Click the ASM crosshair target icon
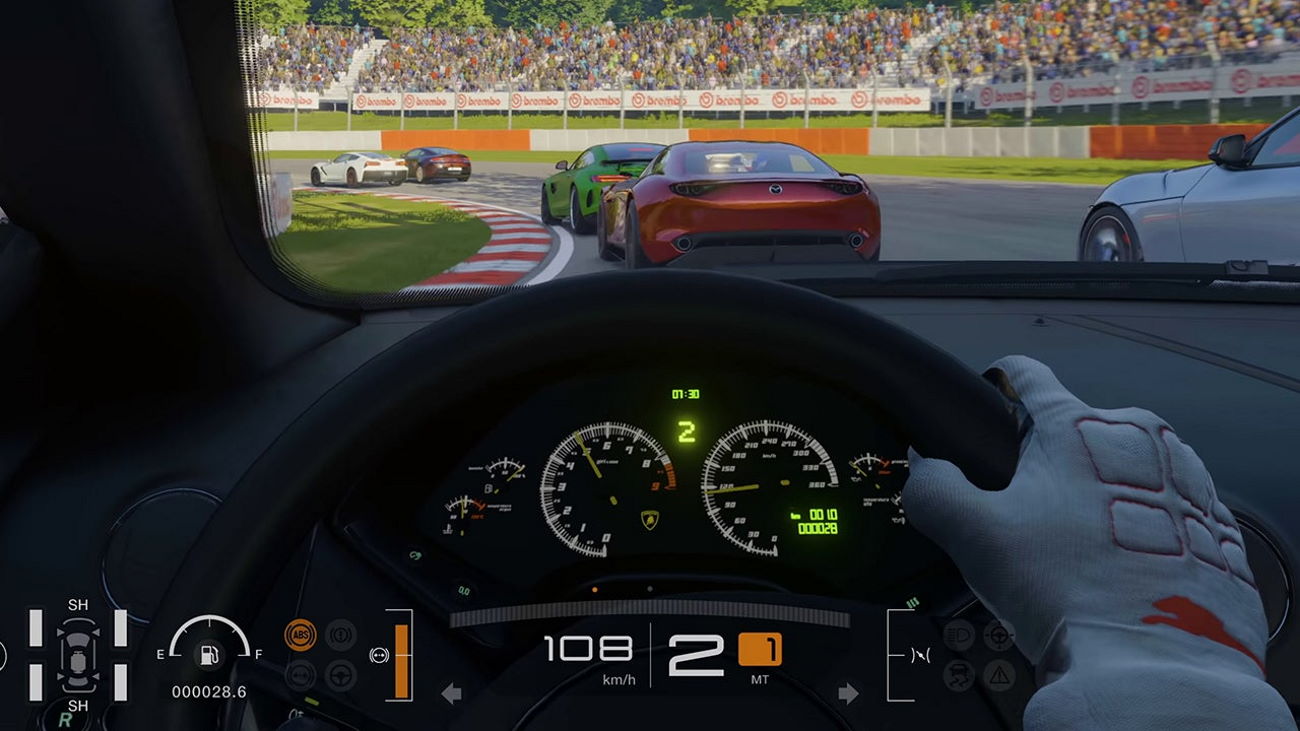This screenshot has height=731, width=1300. pyautogui.click(x=998, y=636)
